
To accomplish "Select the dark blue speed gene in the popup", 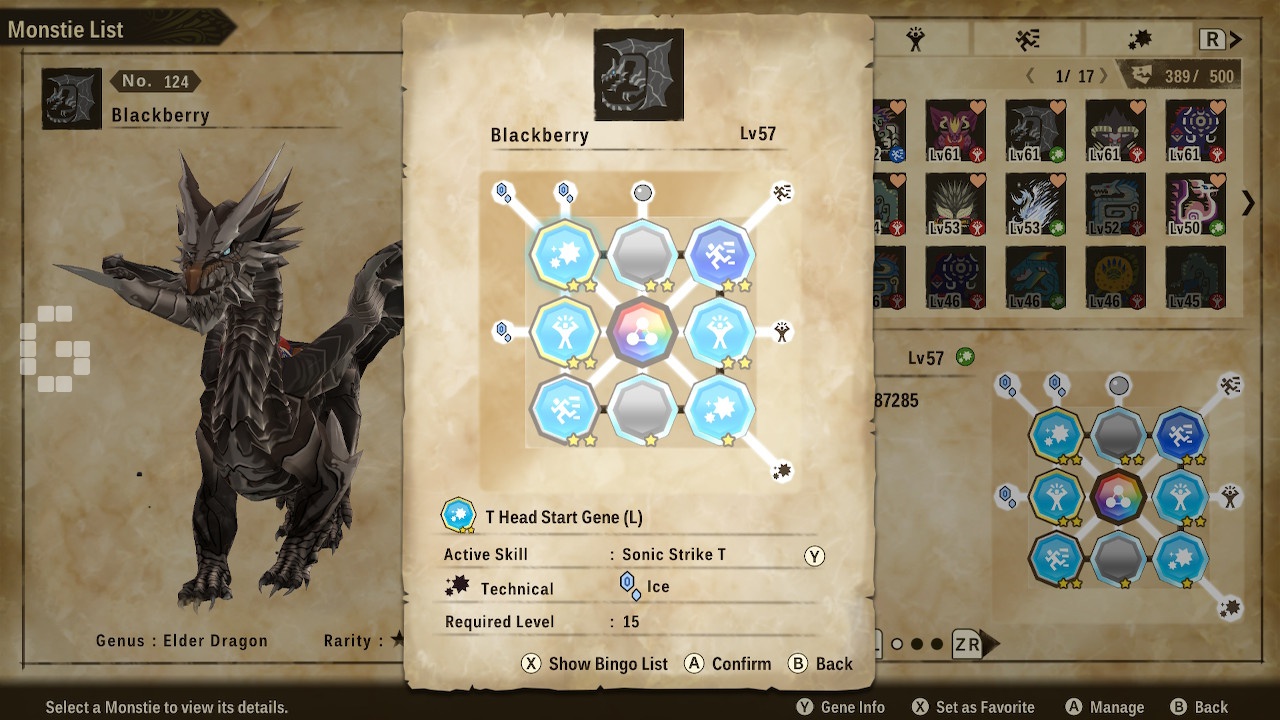I will point(719,255).
